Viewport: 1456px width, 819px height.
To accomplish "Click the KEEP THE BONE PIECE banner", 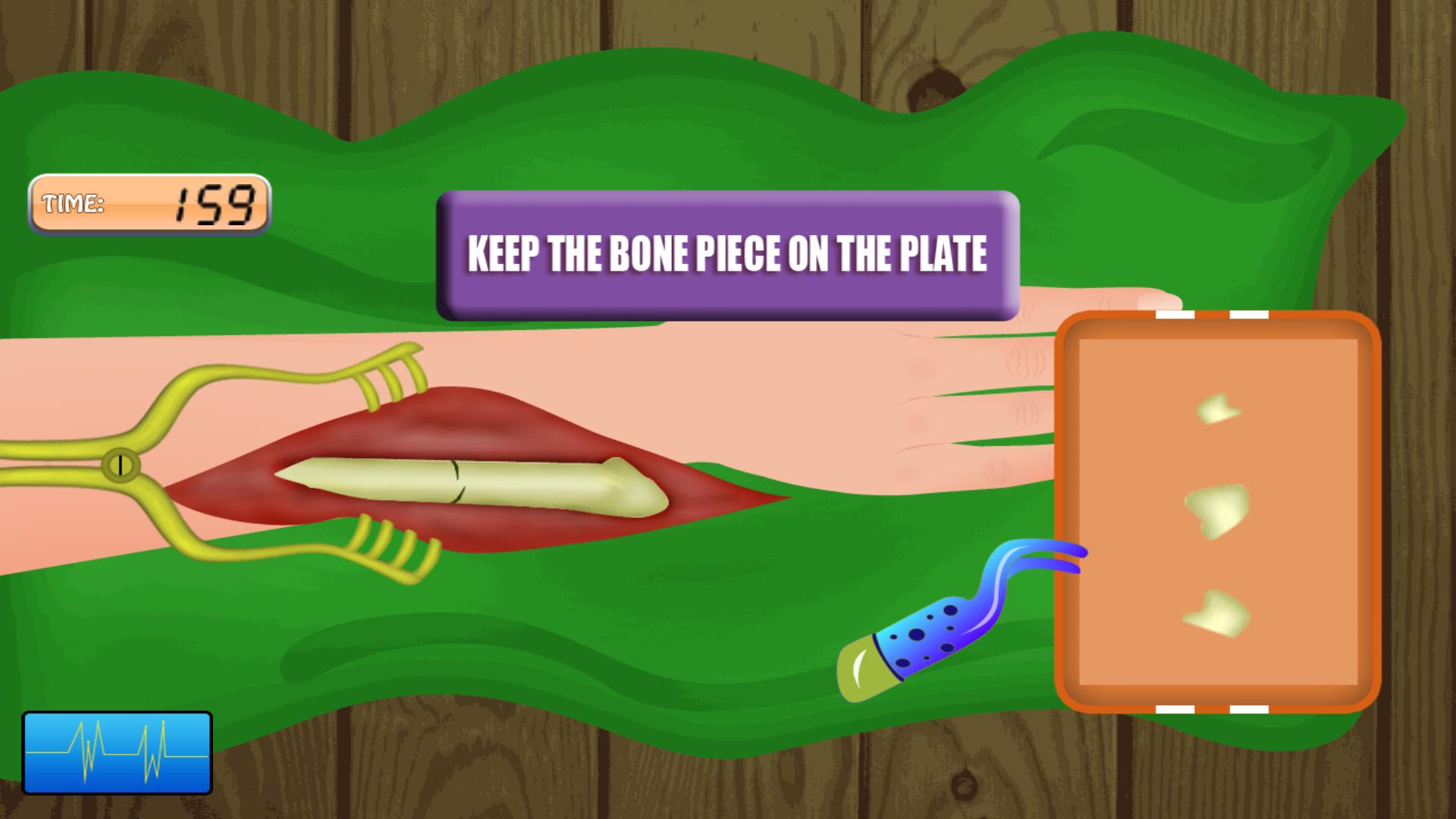I will (x=728, y=254).
